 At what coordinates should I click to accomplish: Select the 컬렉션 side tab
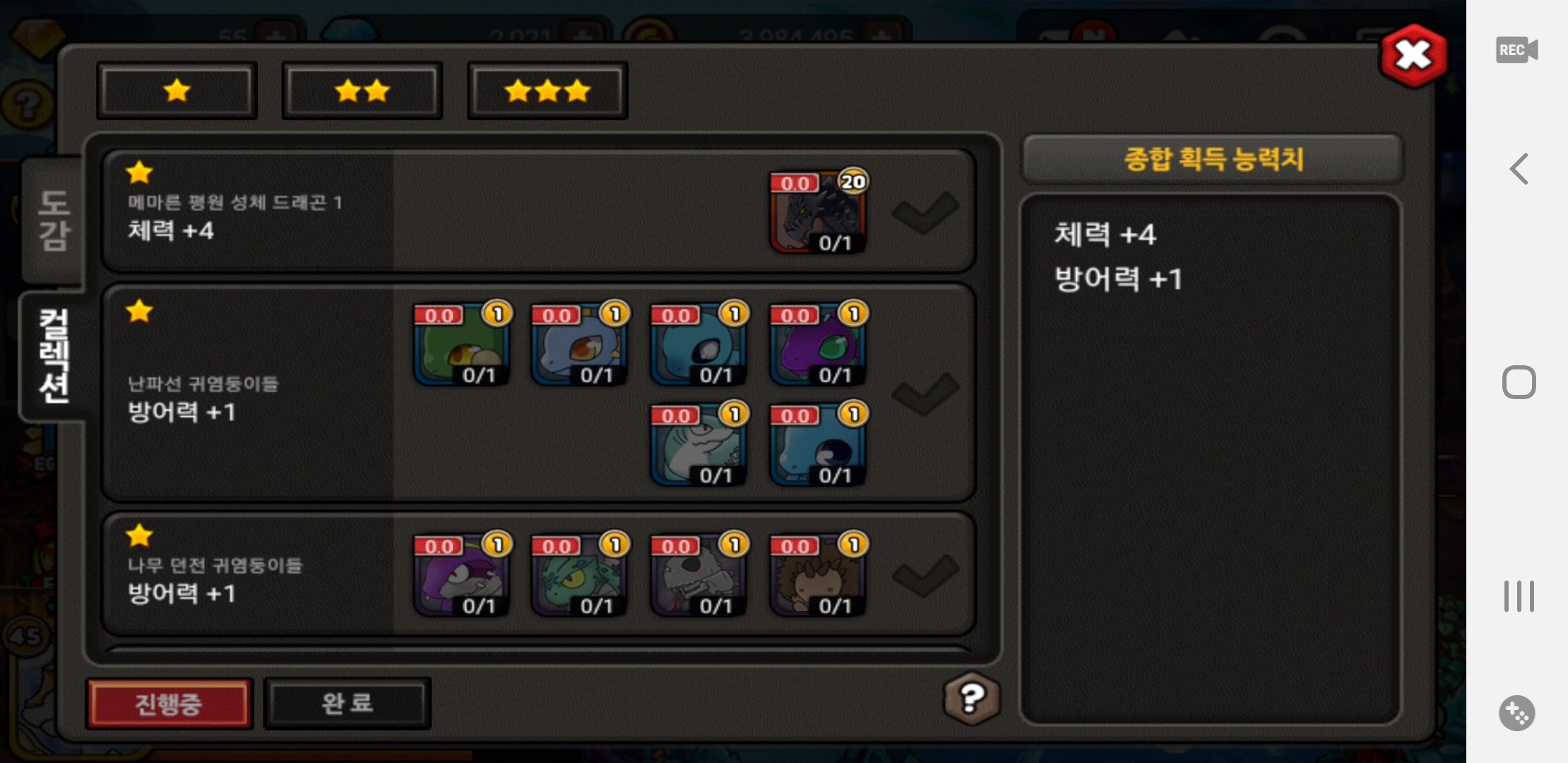tap(54, 355)
